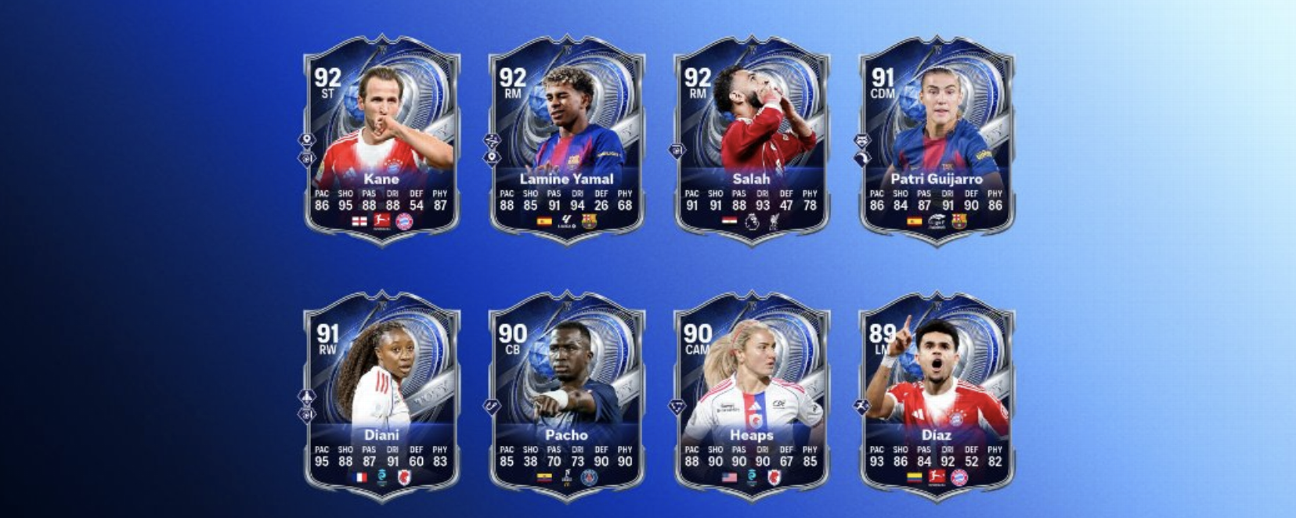Viewport: 1296px width, 518px height.
Task: Select the Díaz 89 card
Action: tap(937, 395)
